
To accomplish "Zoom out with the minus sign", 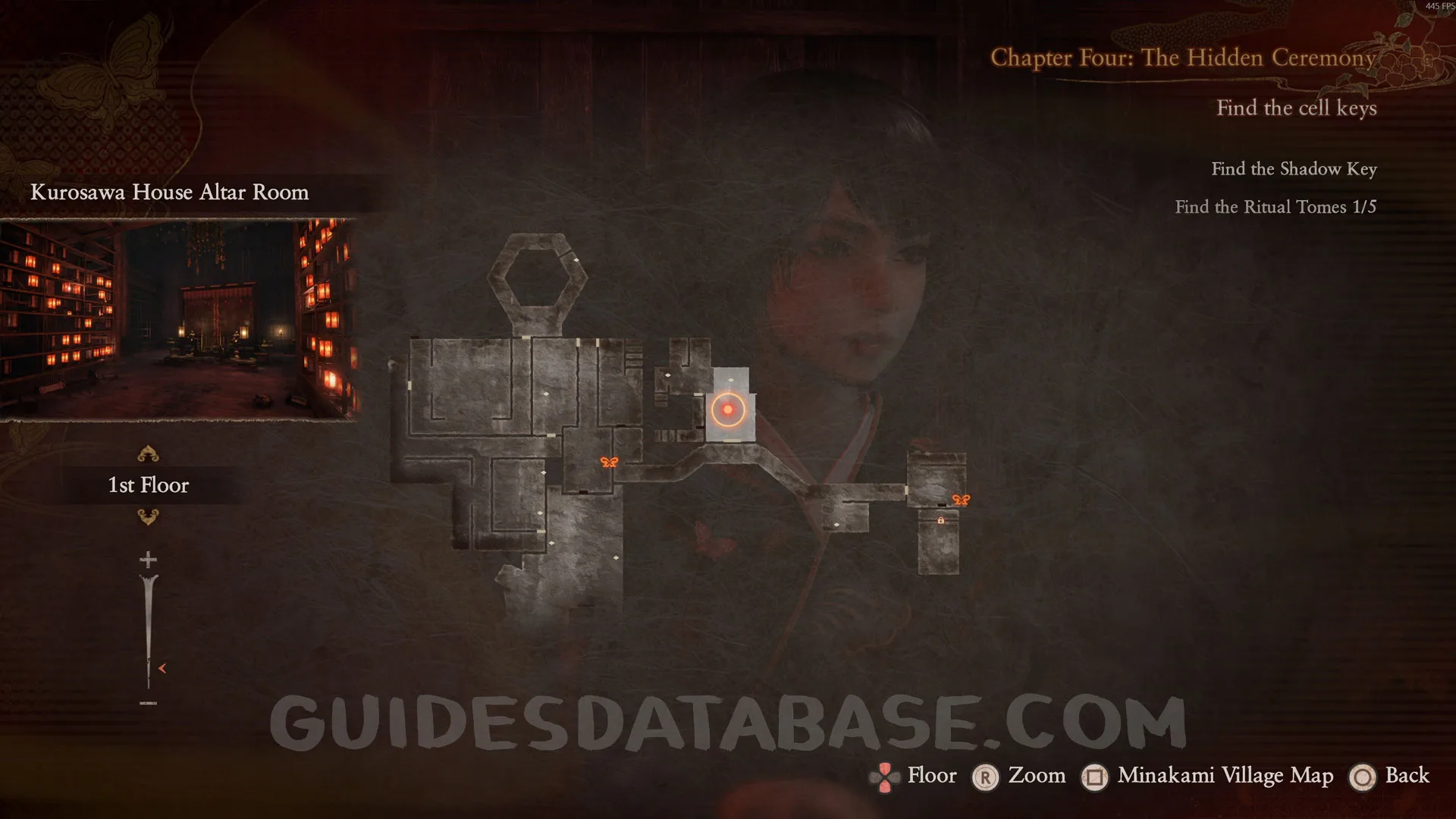I will [x=148, y=703].
